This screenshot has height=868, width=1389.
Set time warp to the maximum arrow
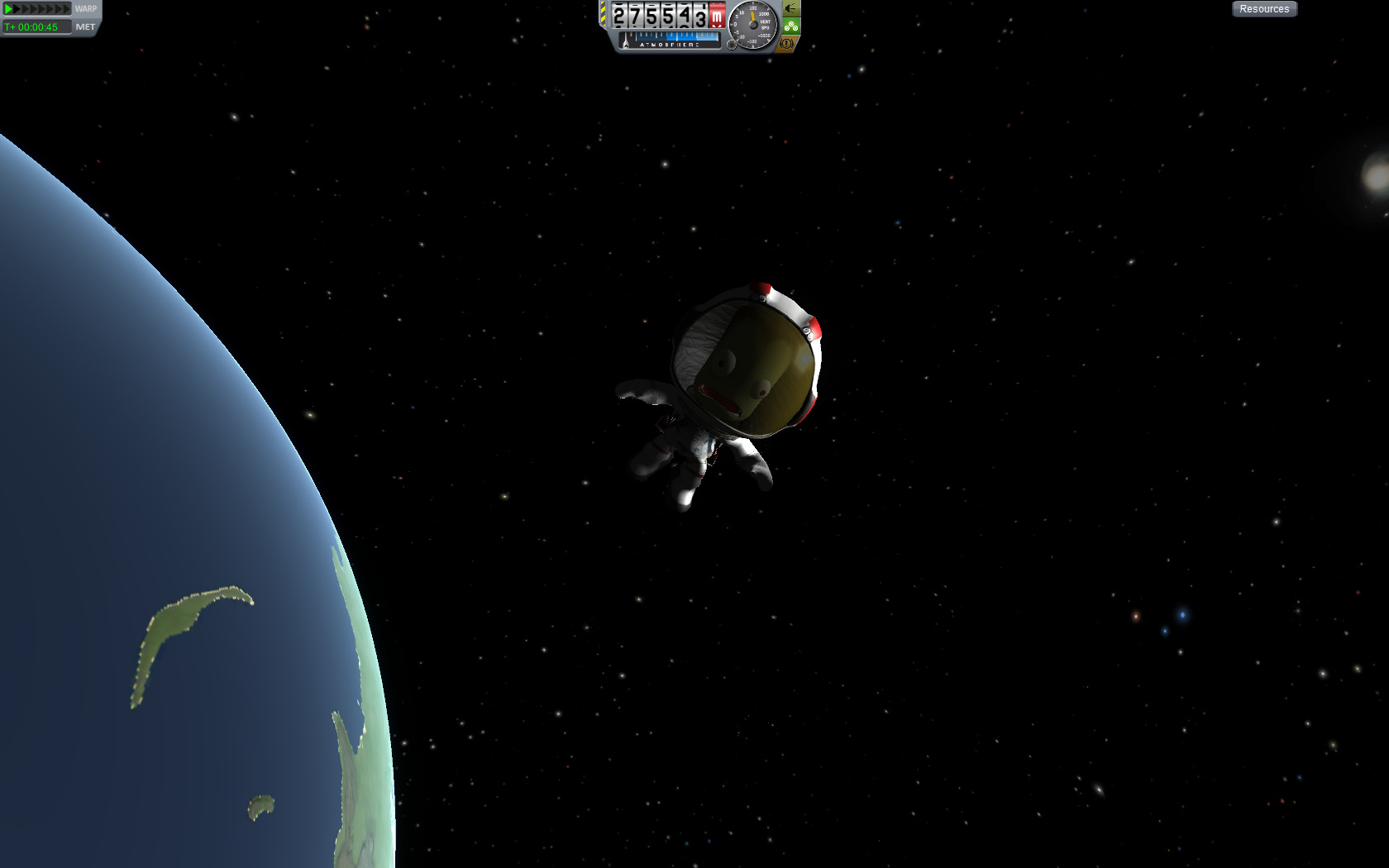67,9
